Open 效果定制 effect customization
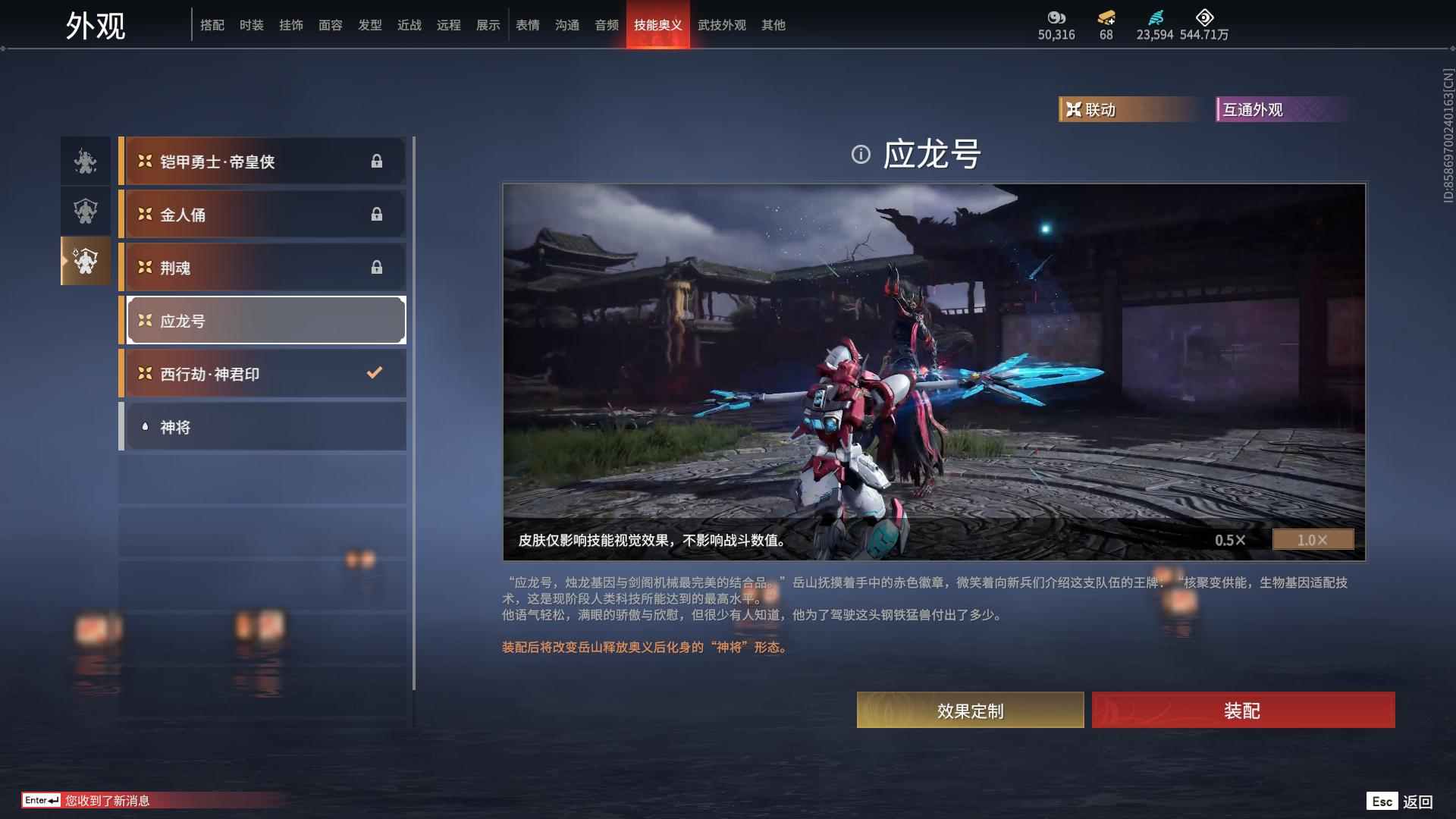 [x=970, y=711]
